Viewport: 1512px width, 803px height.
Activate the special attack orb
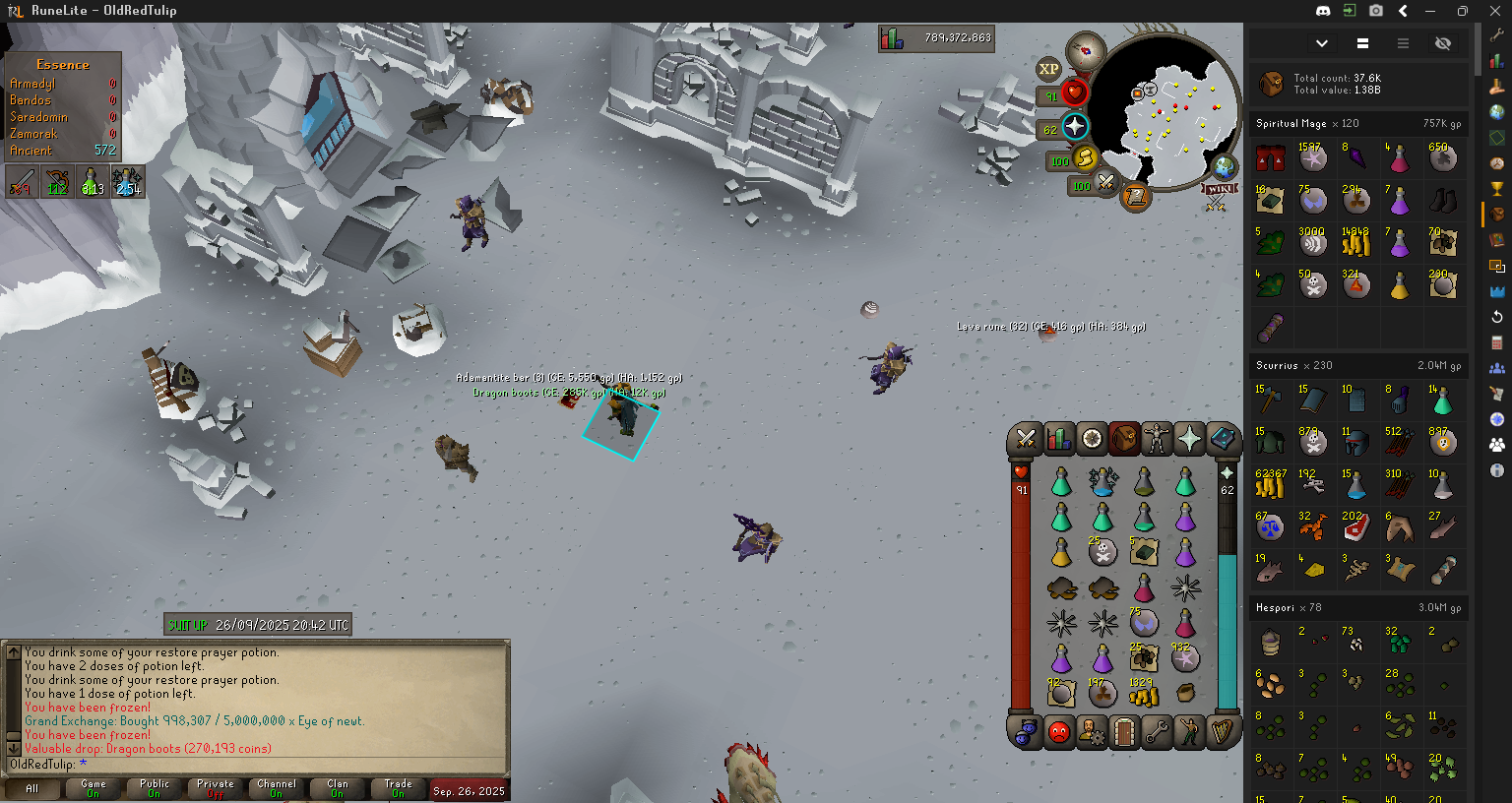(x=1106, y=183)
